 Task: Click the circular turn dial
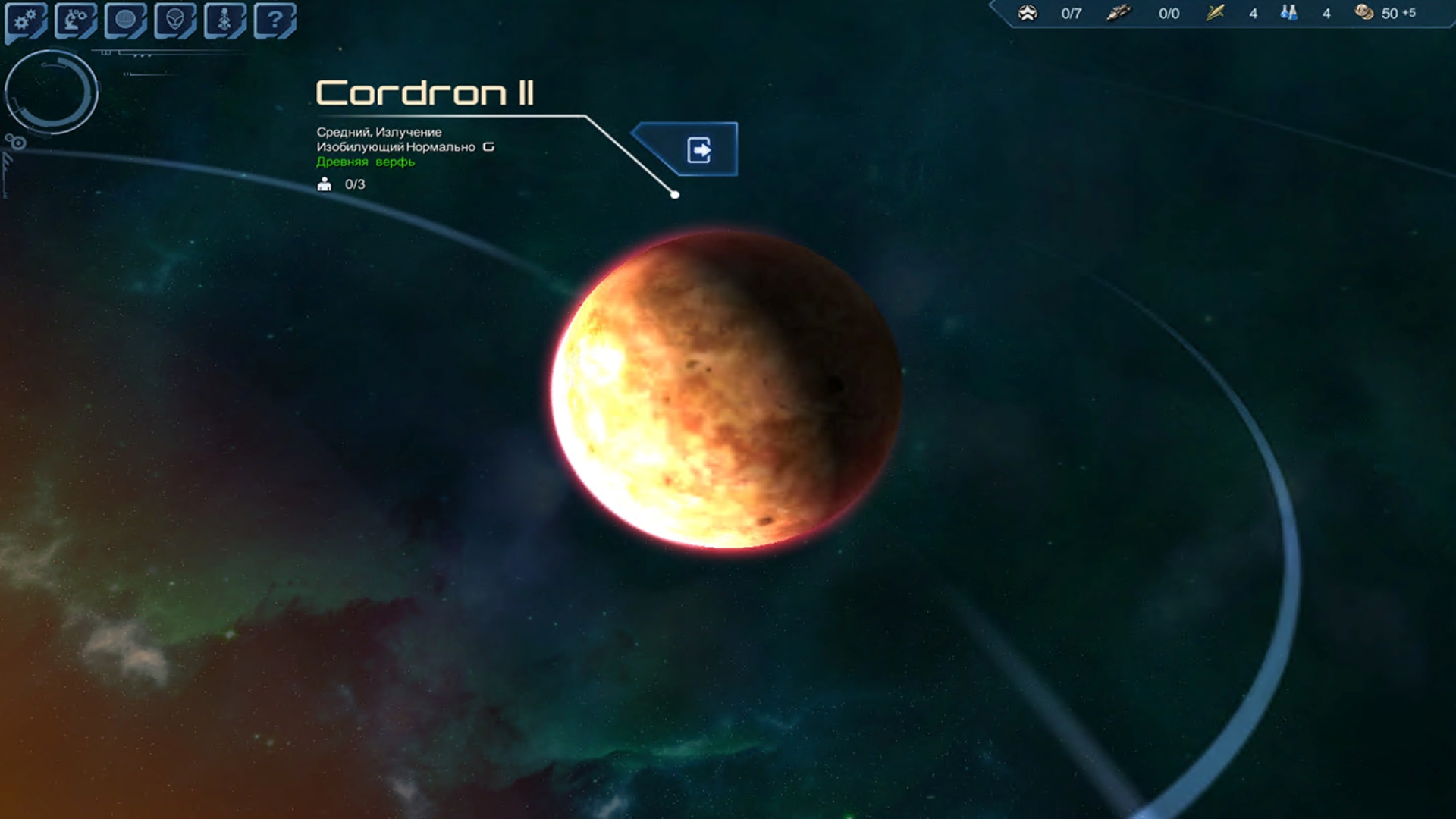51,92
